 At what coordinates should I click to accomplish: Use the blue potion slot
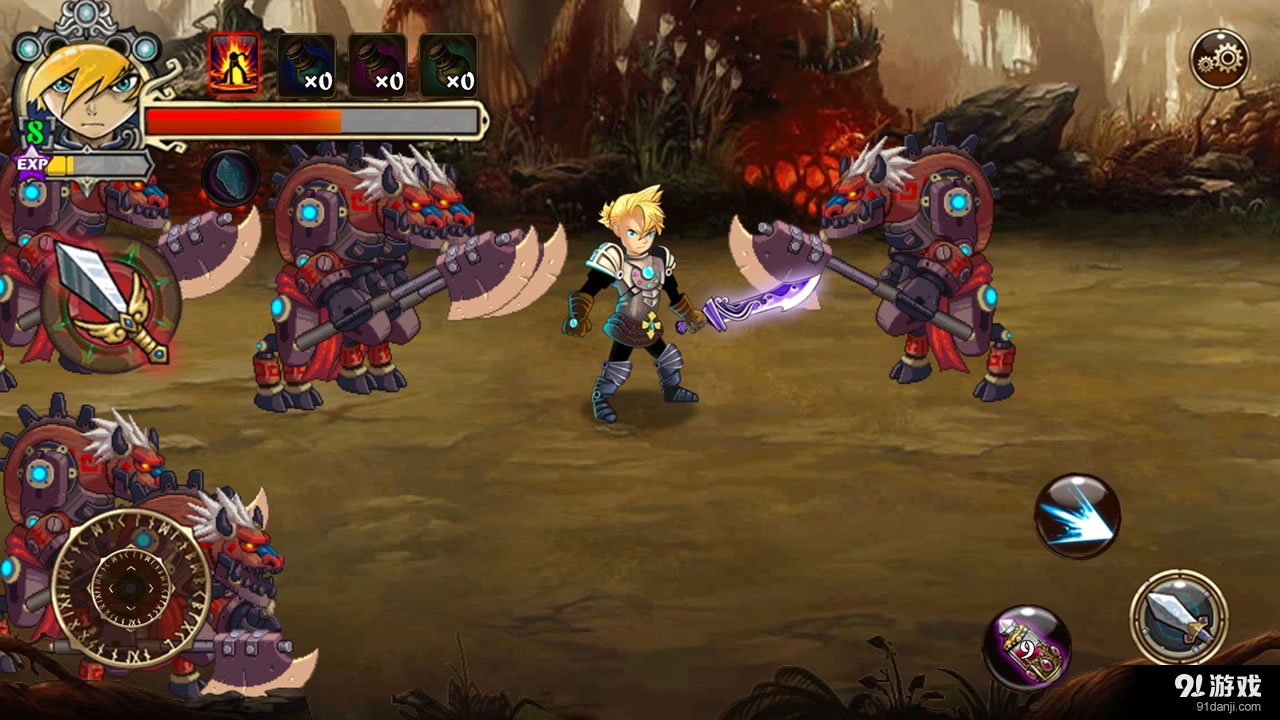click(x=306, y=65)
